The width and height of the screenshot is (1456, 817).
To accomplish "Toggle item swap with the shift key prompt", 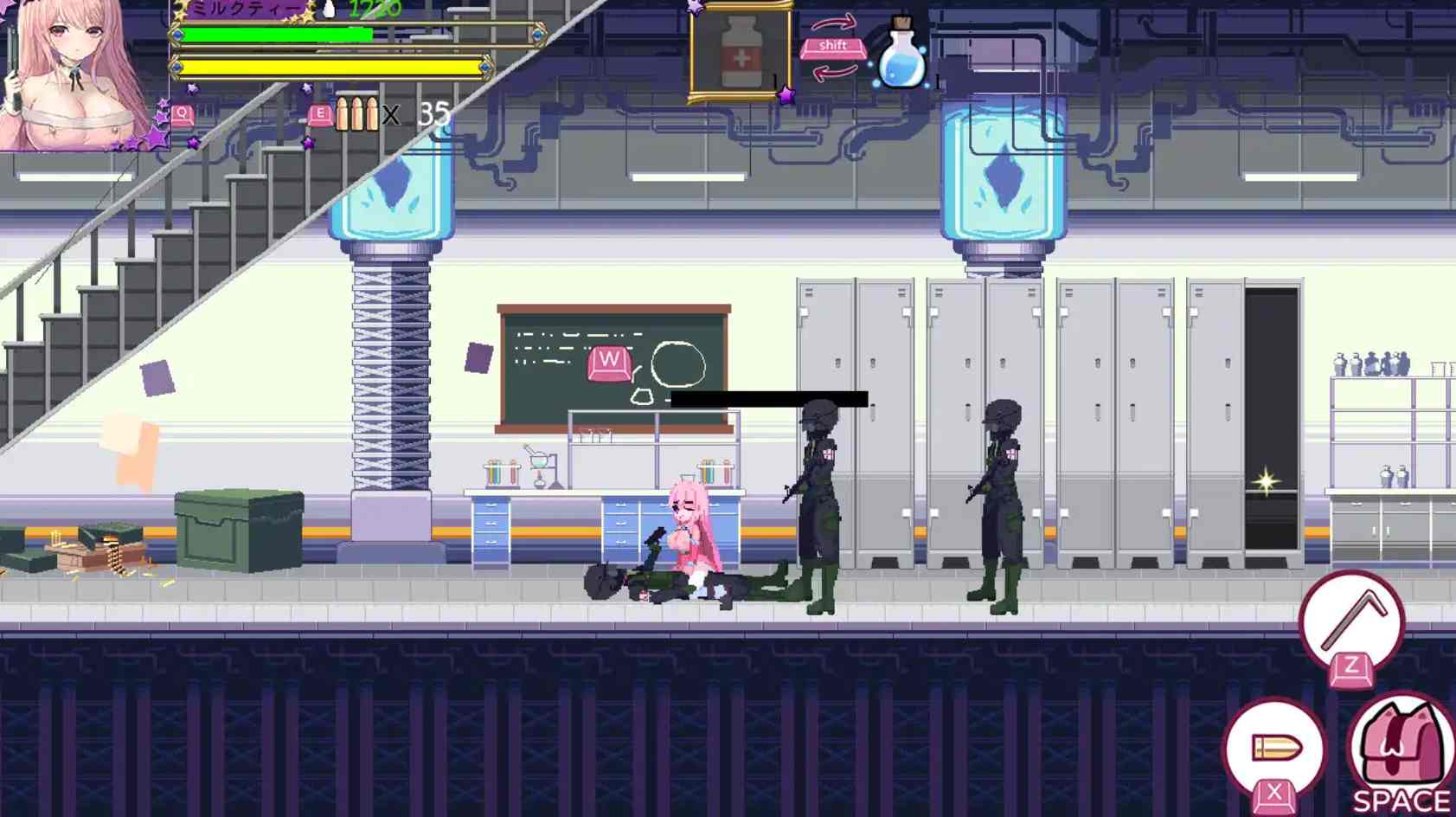I will [833, 47].
